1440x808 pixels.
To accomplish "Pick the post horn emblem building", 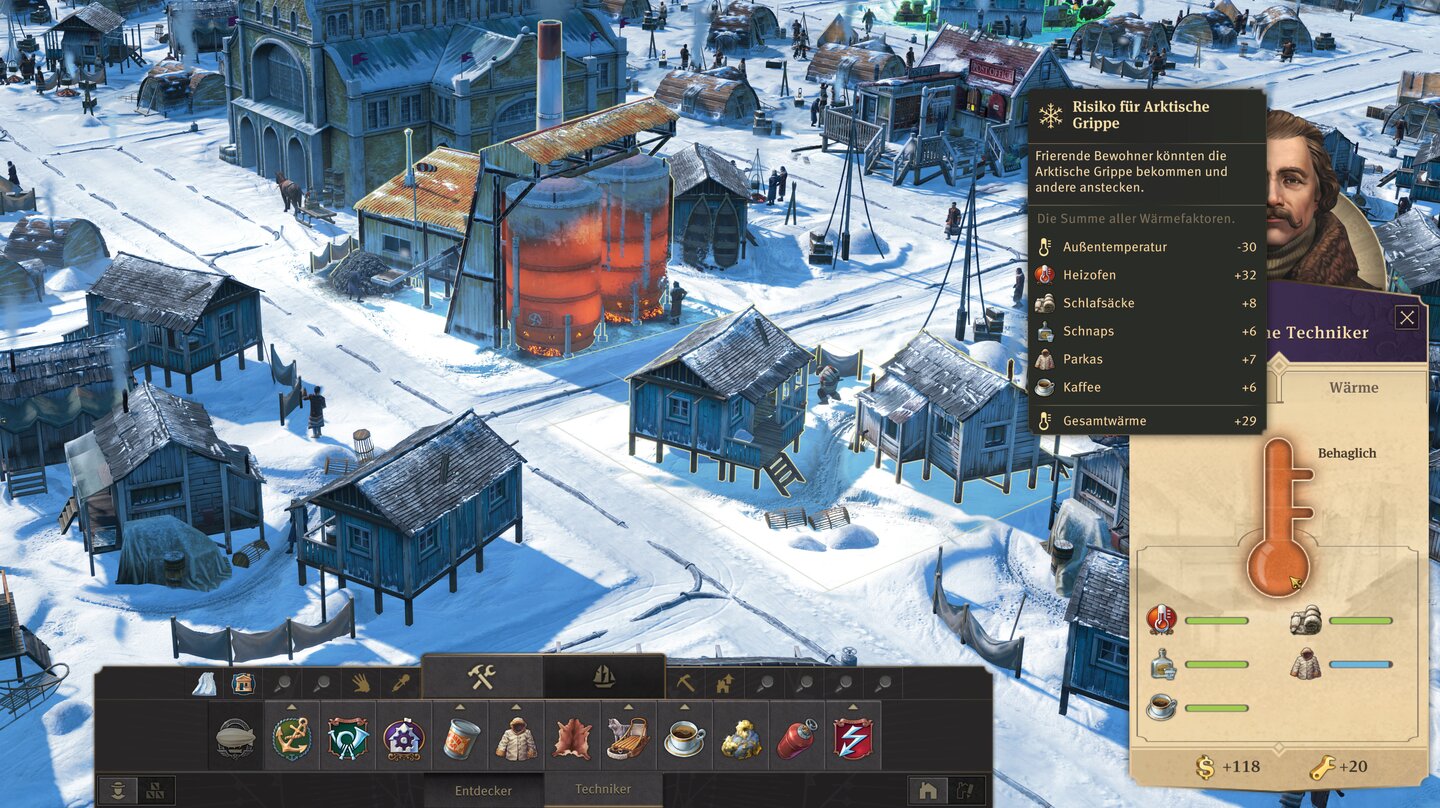I will 348,738.
